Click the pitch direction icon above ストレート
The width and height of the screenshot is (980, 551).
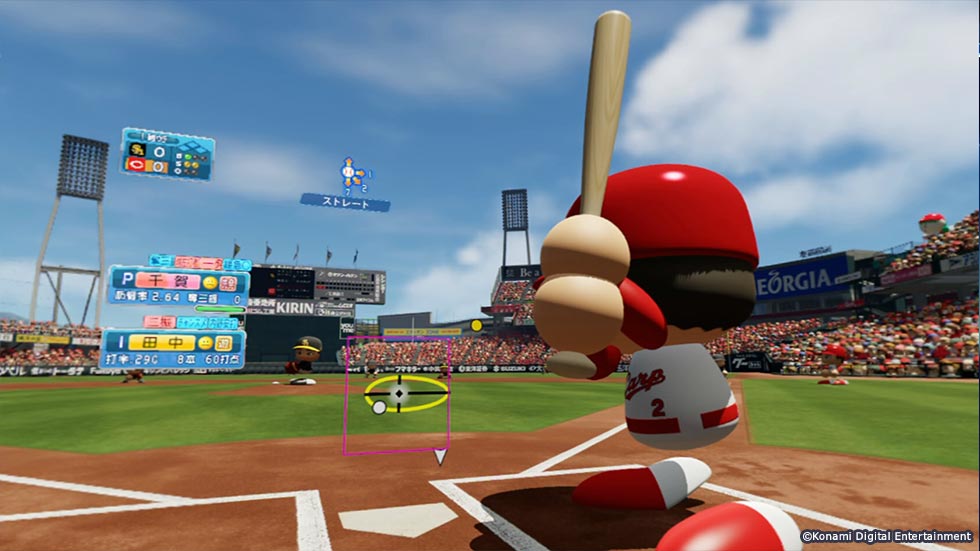coord(350,175)
